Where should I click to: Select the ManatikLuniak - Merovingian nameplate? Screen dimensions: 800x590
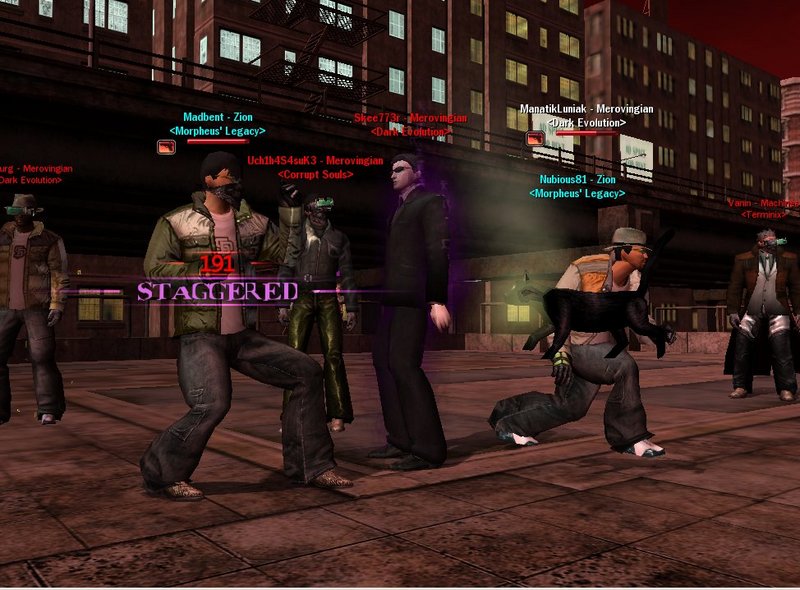pos(586,109)
